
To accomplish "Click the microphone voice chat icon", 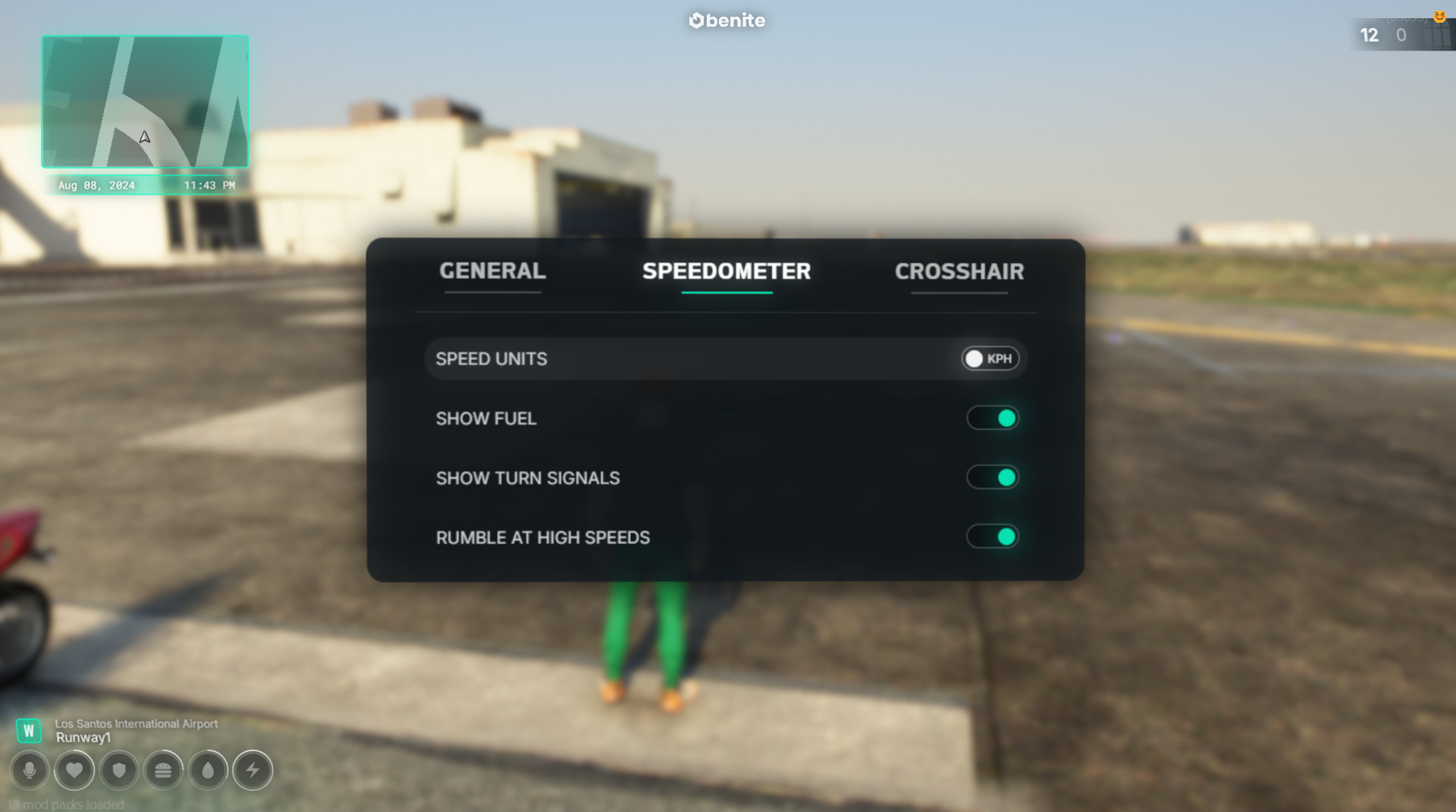I will pyautogui.click(x=30, y=770).
